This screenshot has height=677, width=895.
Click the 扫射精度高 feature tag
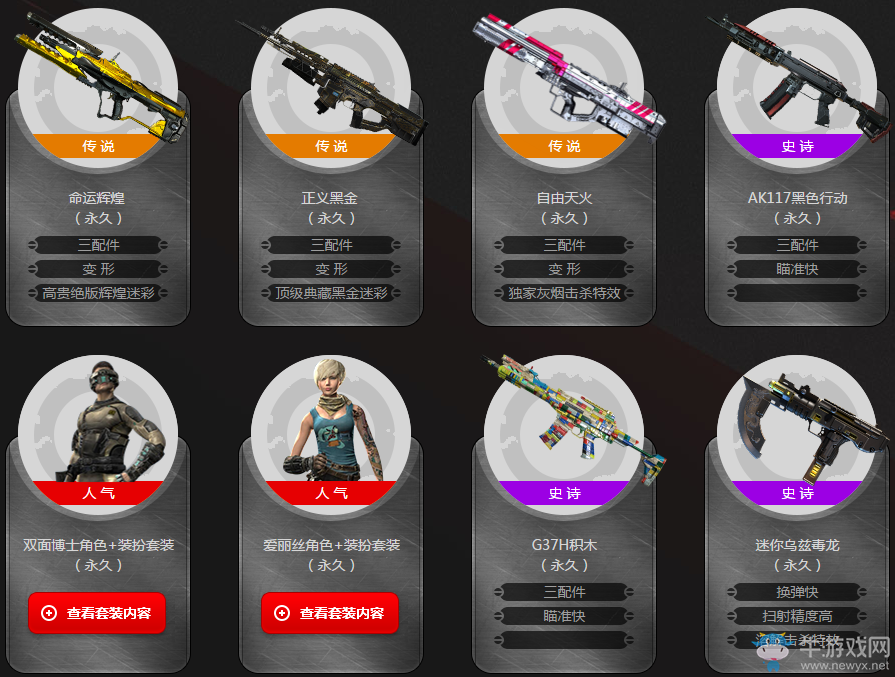pyautogui.click(x=797, y=616)
